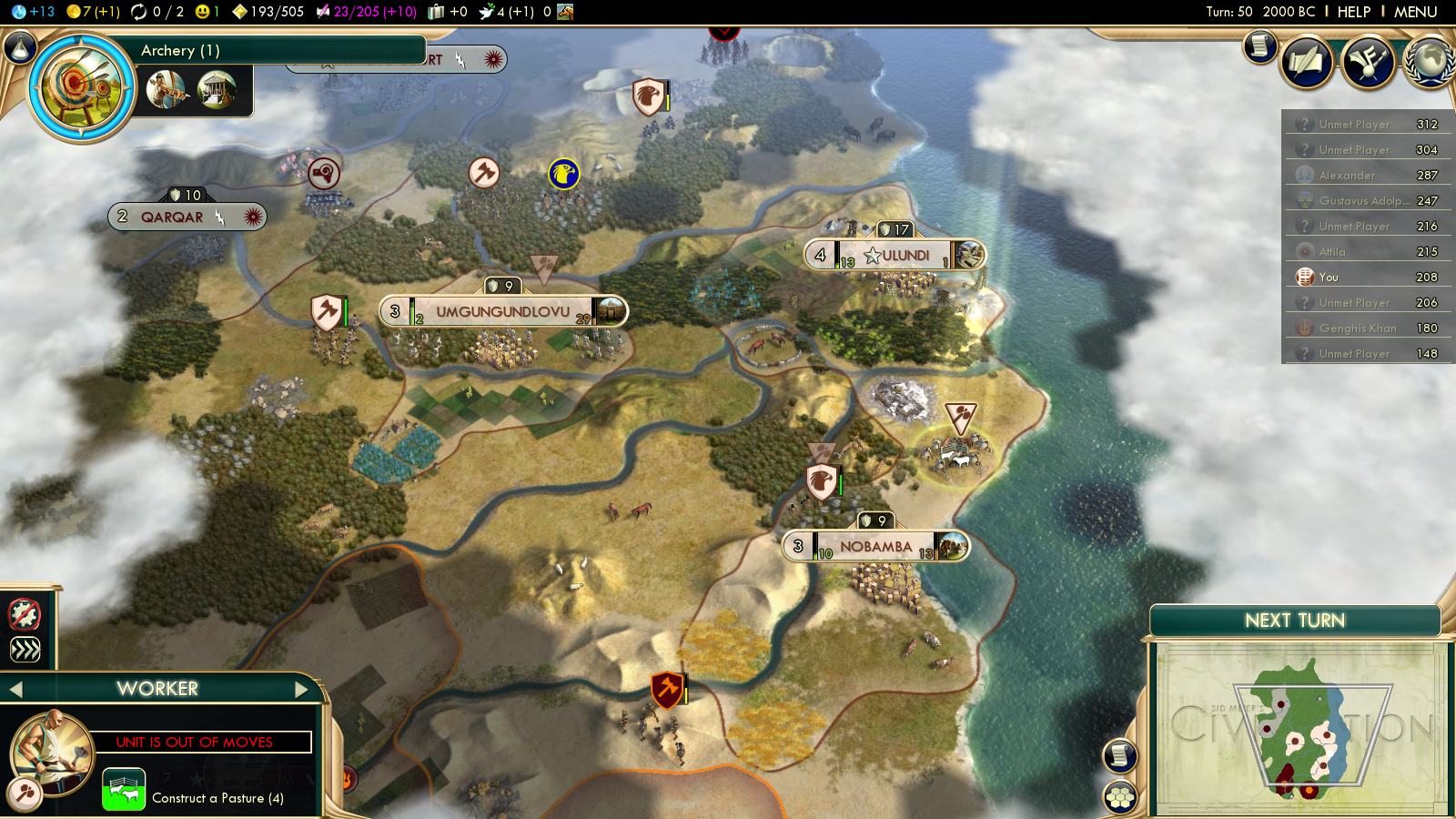
Task: Expand the chevron arrows unit actions
Action: [25, 649]
